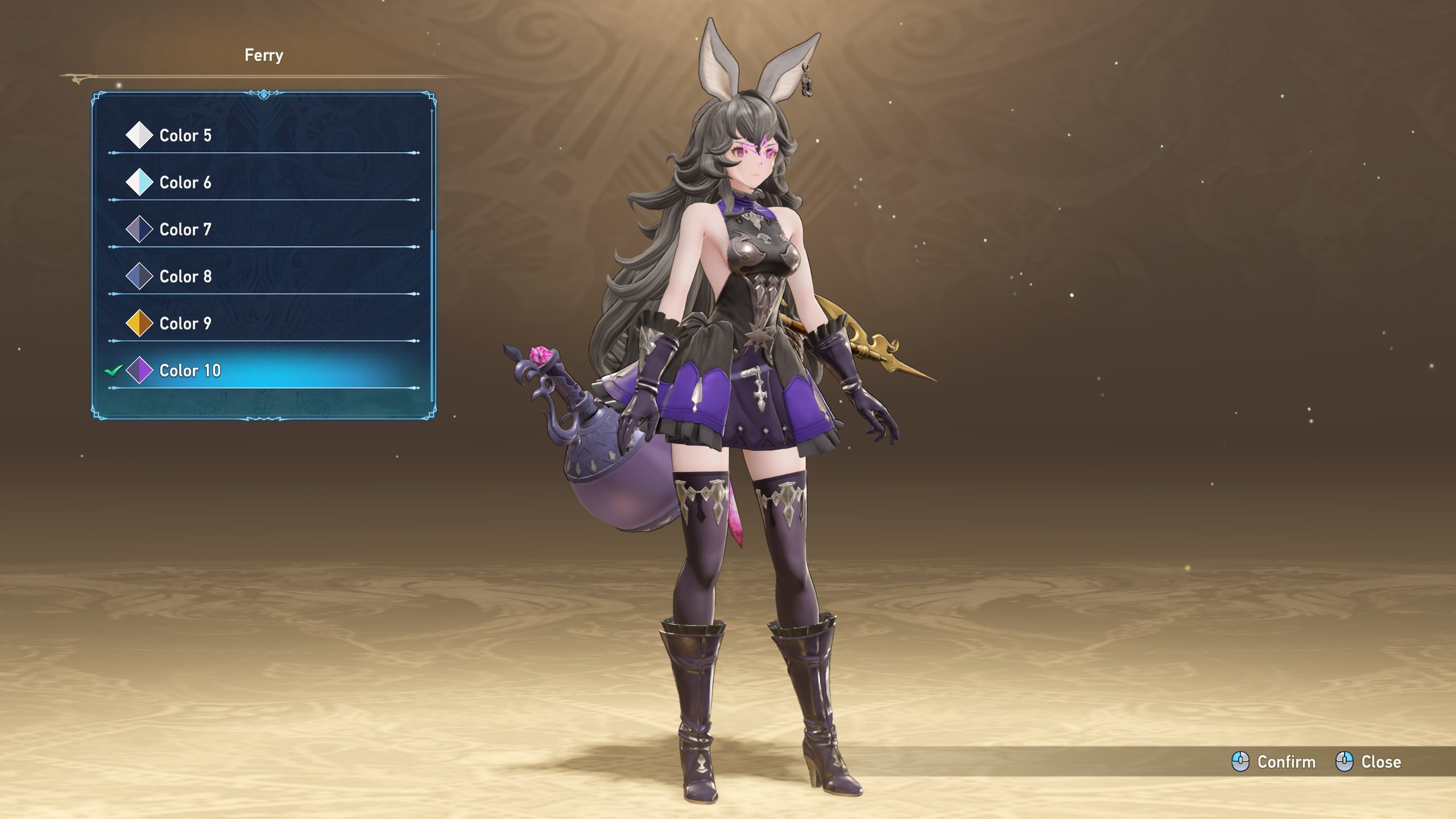The height and width of the screenshot is (819, 1456).
Task: Apply Color 8 slate blue scheme
Action: [x=185, y=276]
